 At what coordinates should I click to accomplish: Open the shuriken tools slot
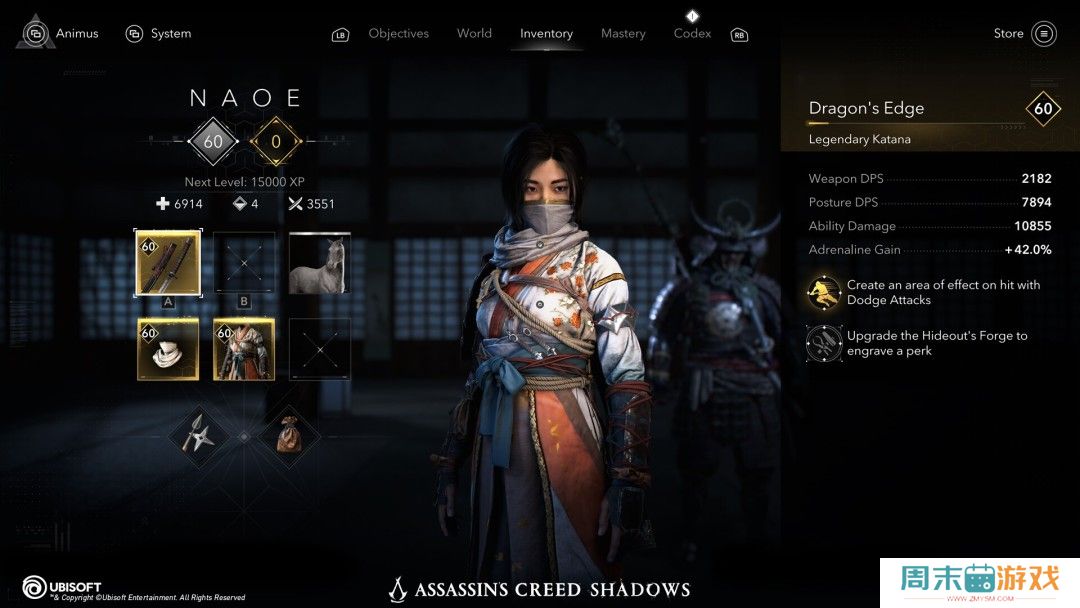click(x=198, y=435)
